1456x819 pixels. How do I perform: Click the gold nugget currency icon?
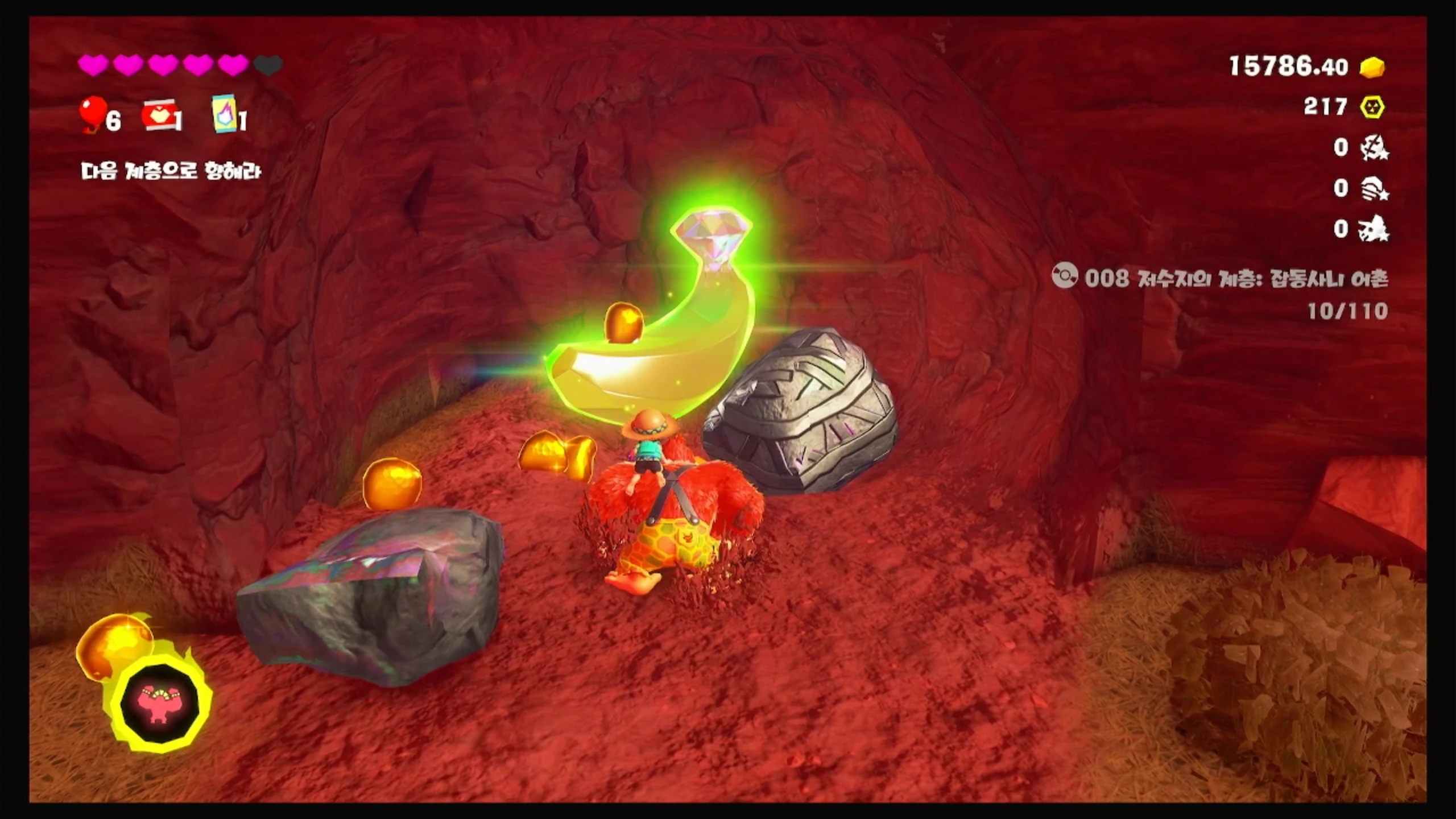(x=1372, y=67)
